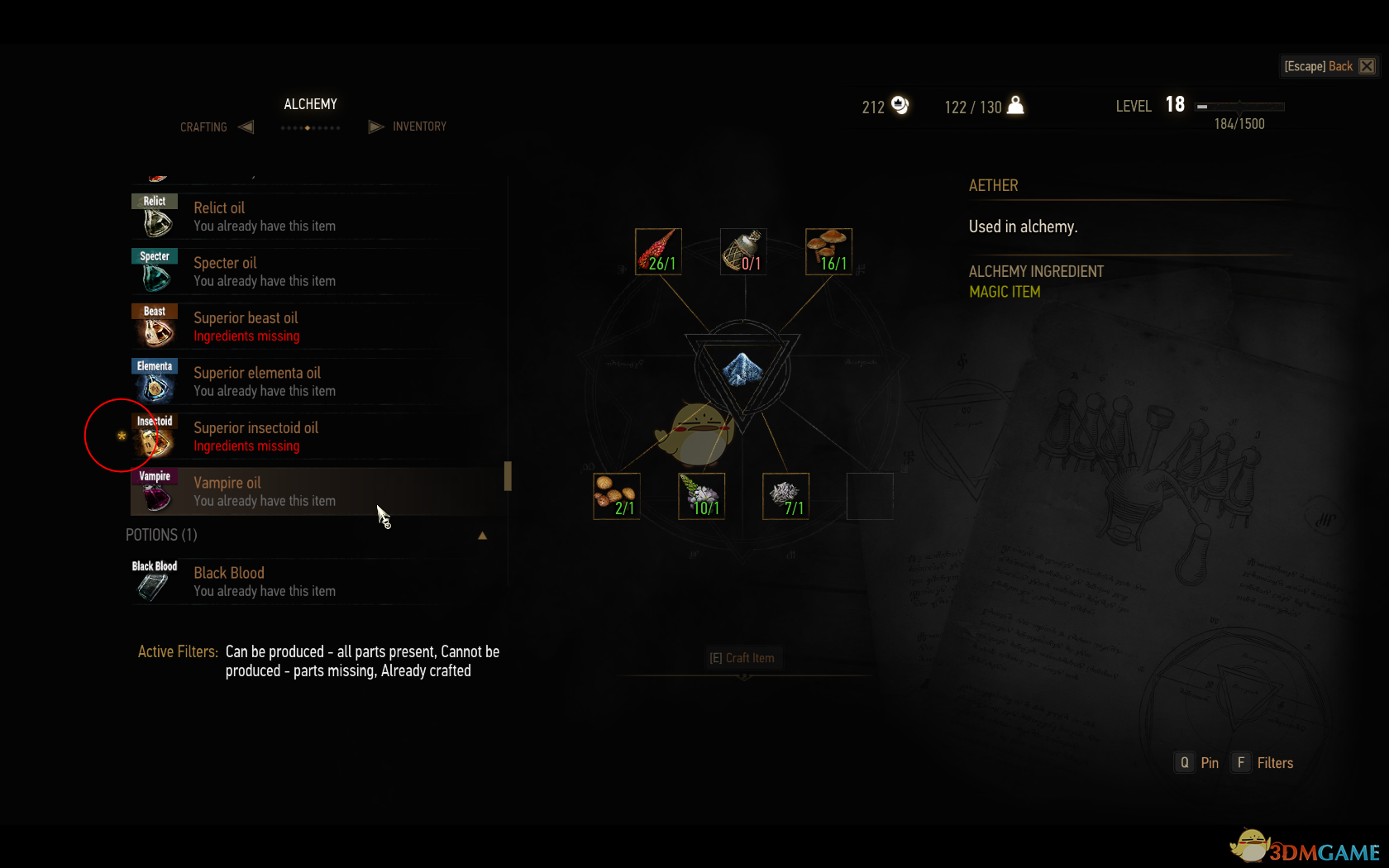This screenshot has width=1389, height=868.
Task: Select the mushrooms ingredient slot showing 16/1
Action: [x=828, y=251]
